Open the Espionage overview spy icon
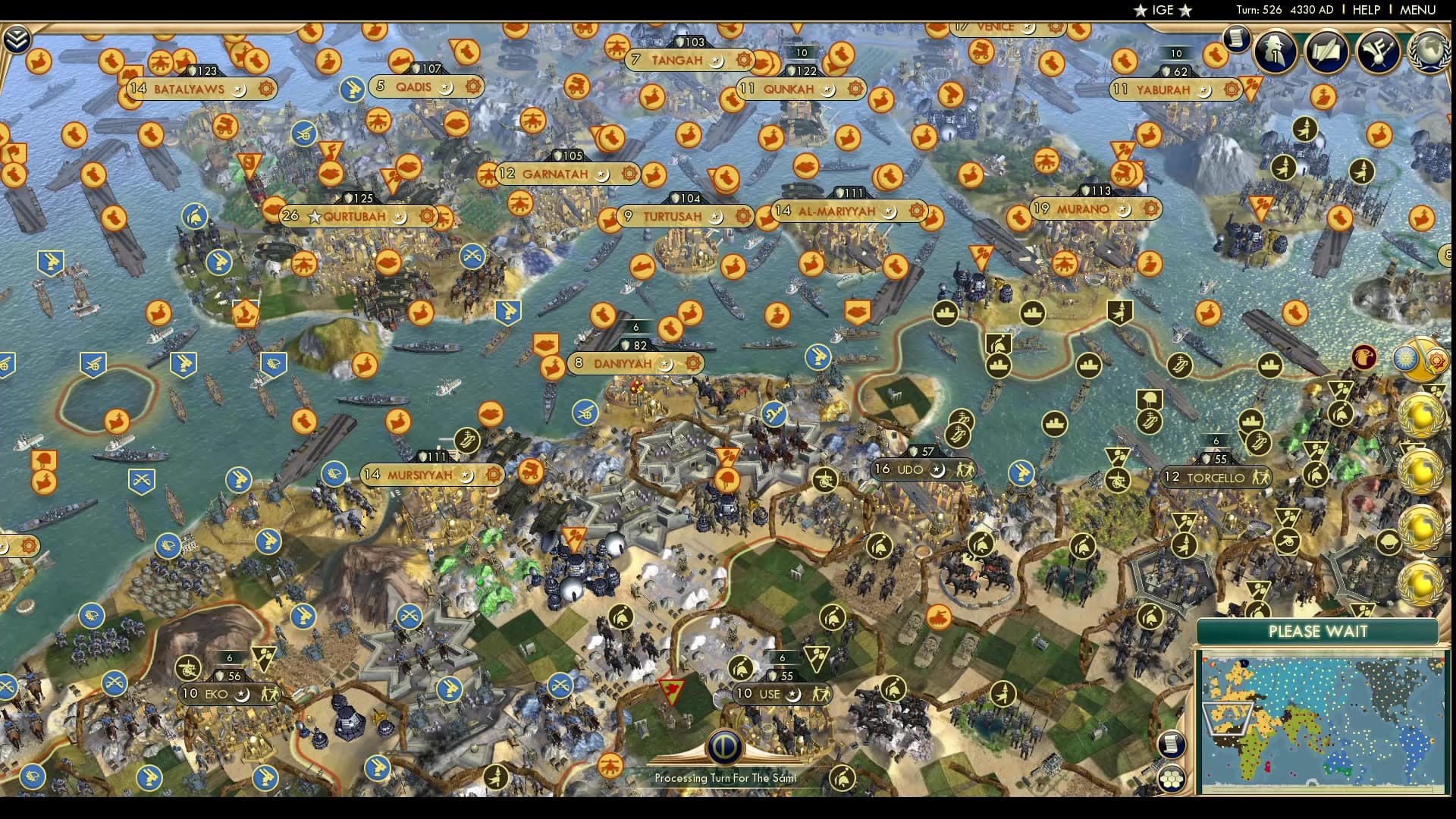The height and width of the screenshot is (819, 1456). point(1276,52)
